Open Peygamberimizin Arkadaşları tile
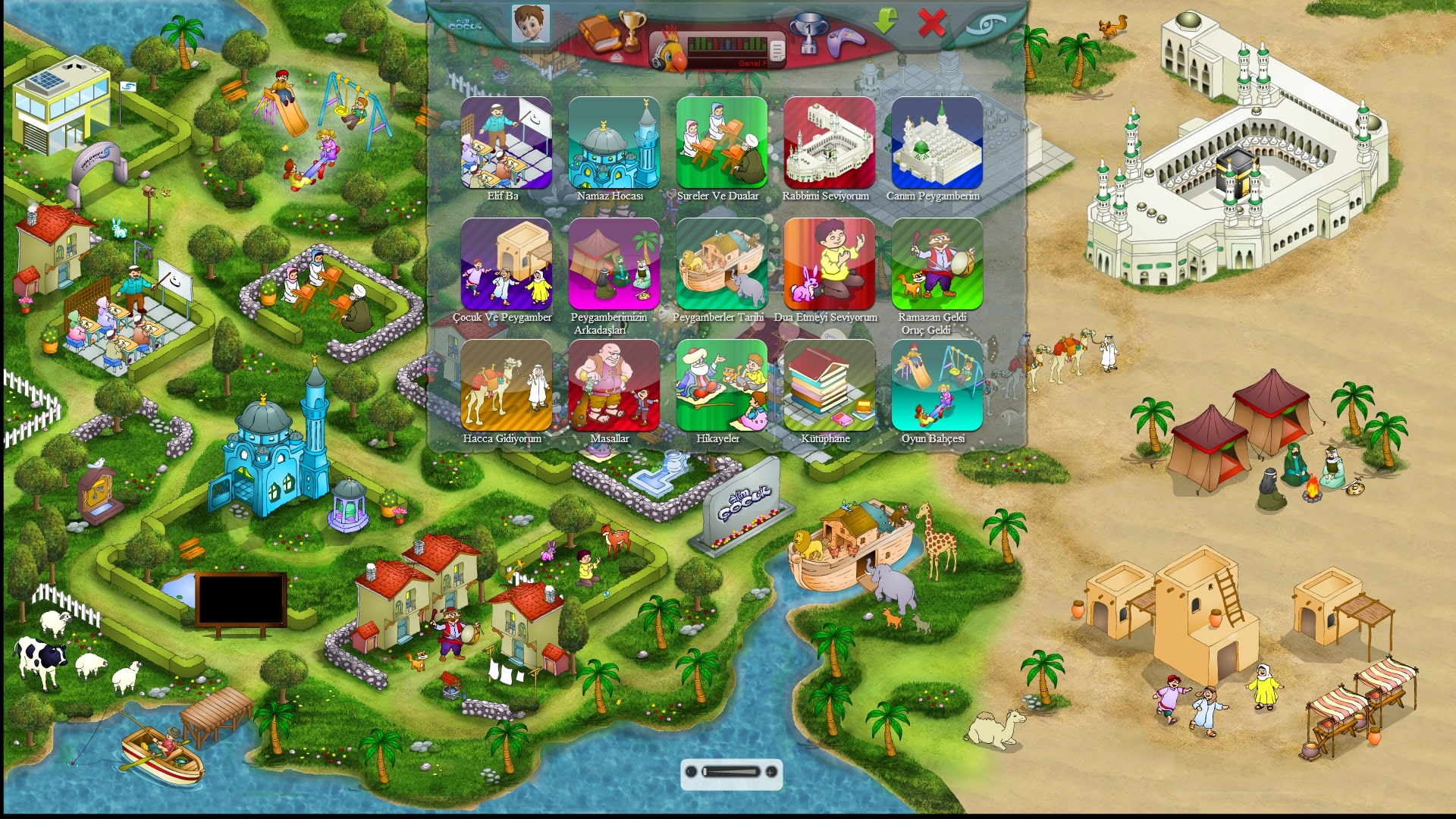Viewport: 1456px width, 819px height. tap(613, 264)
